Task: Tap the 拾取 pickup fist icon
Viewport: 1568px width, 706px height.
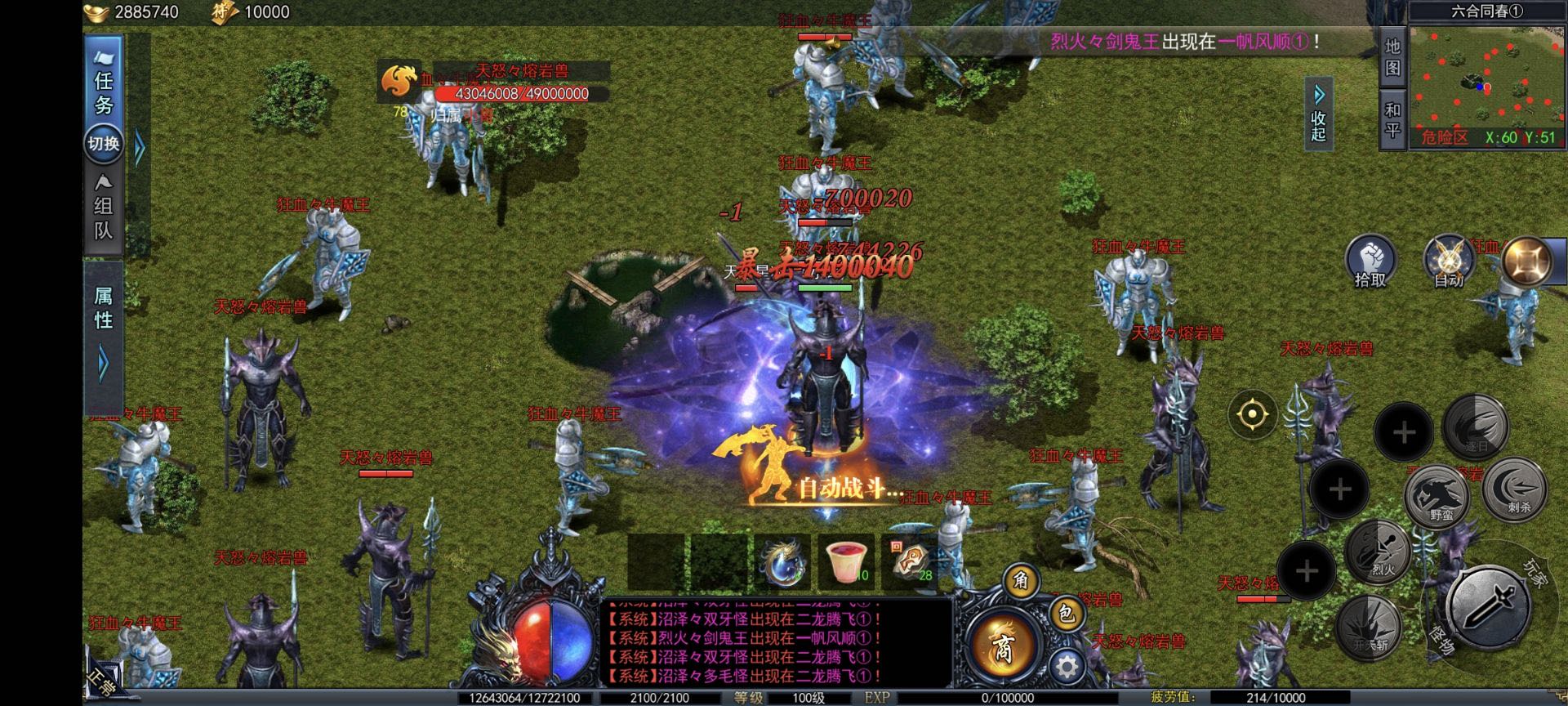Action: coord(1370,261)
